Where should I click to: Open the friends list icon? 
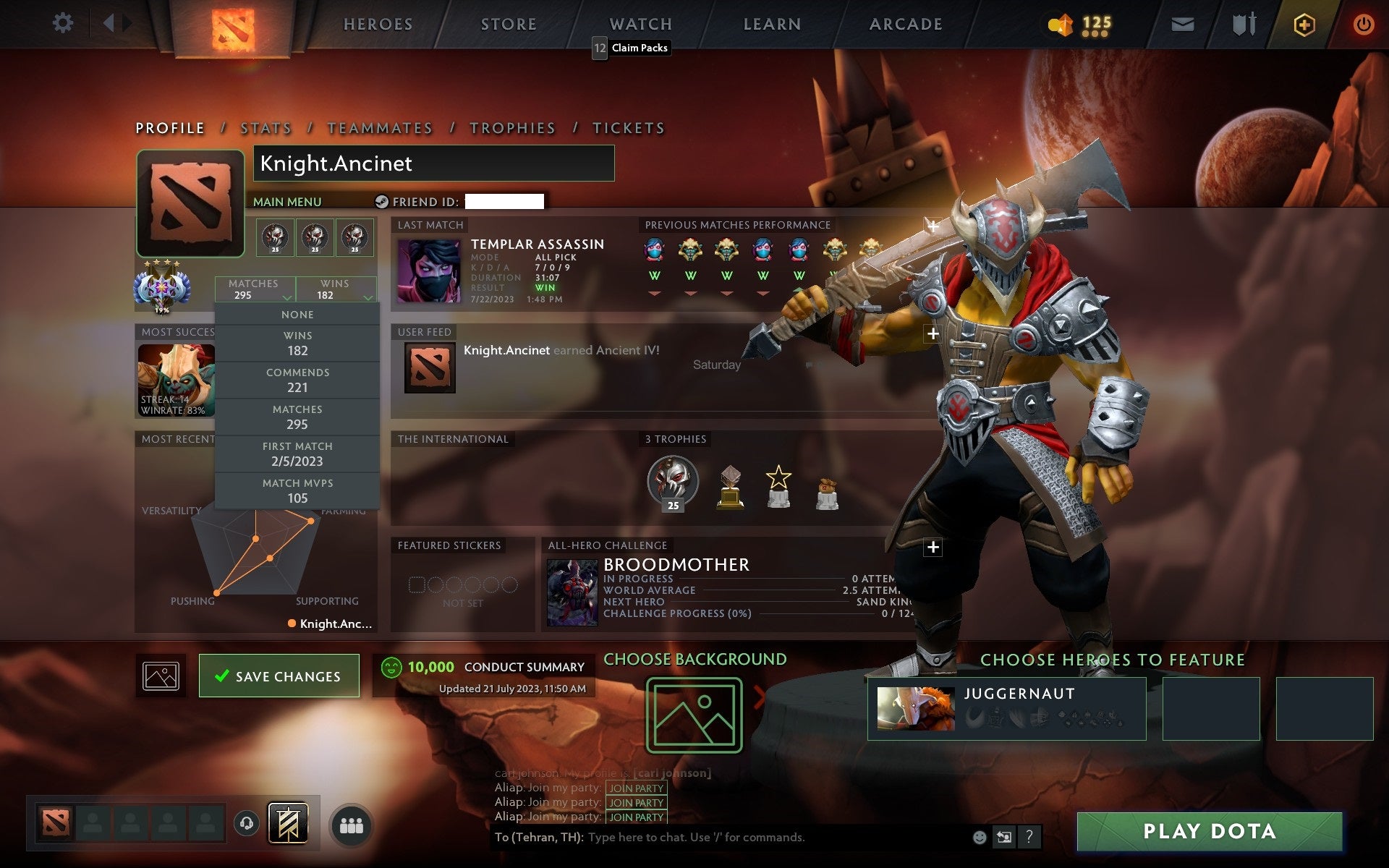click(351, 823)
